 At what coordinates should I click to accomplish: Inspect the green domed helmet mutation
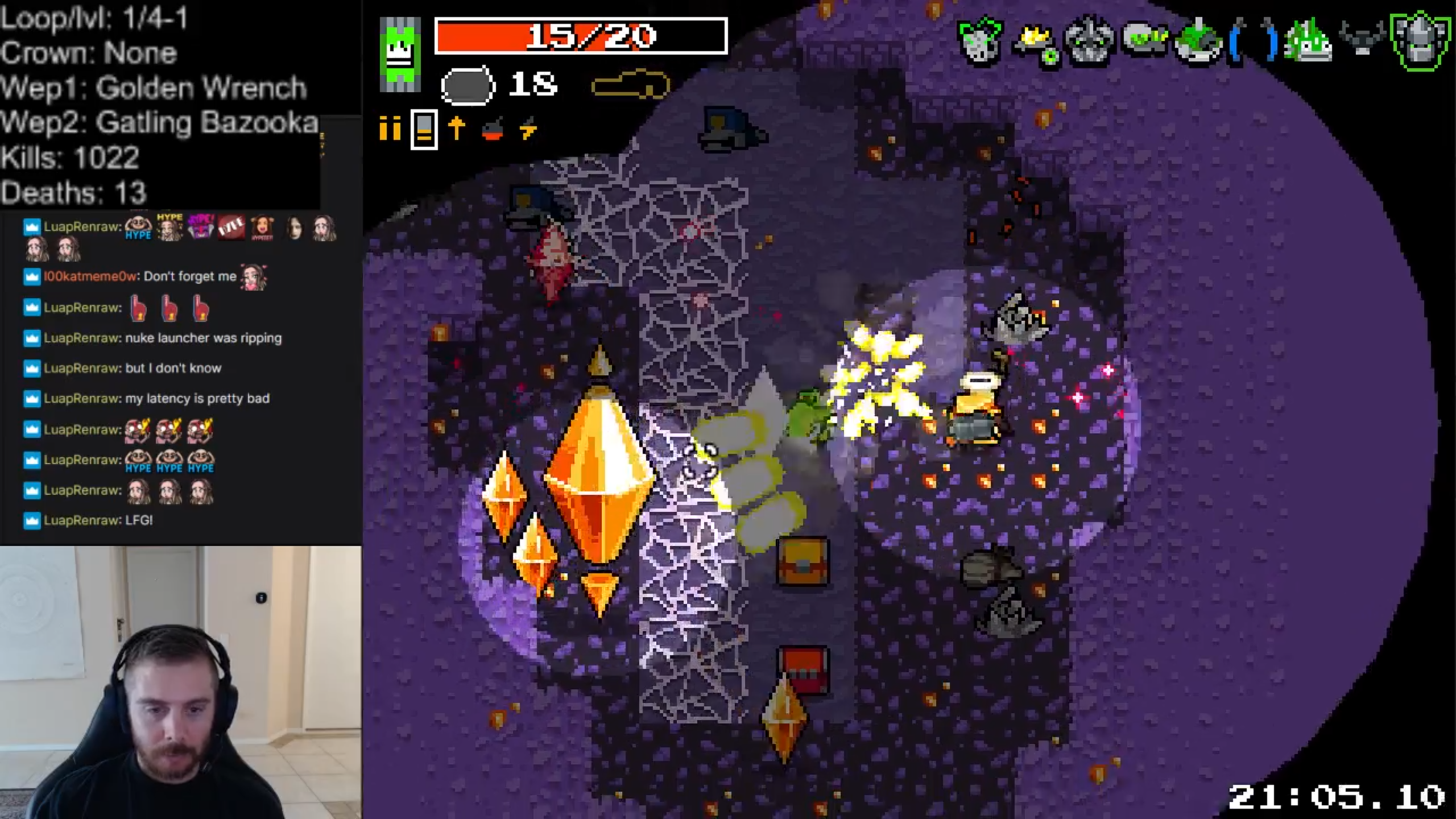(1198, 41)
